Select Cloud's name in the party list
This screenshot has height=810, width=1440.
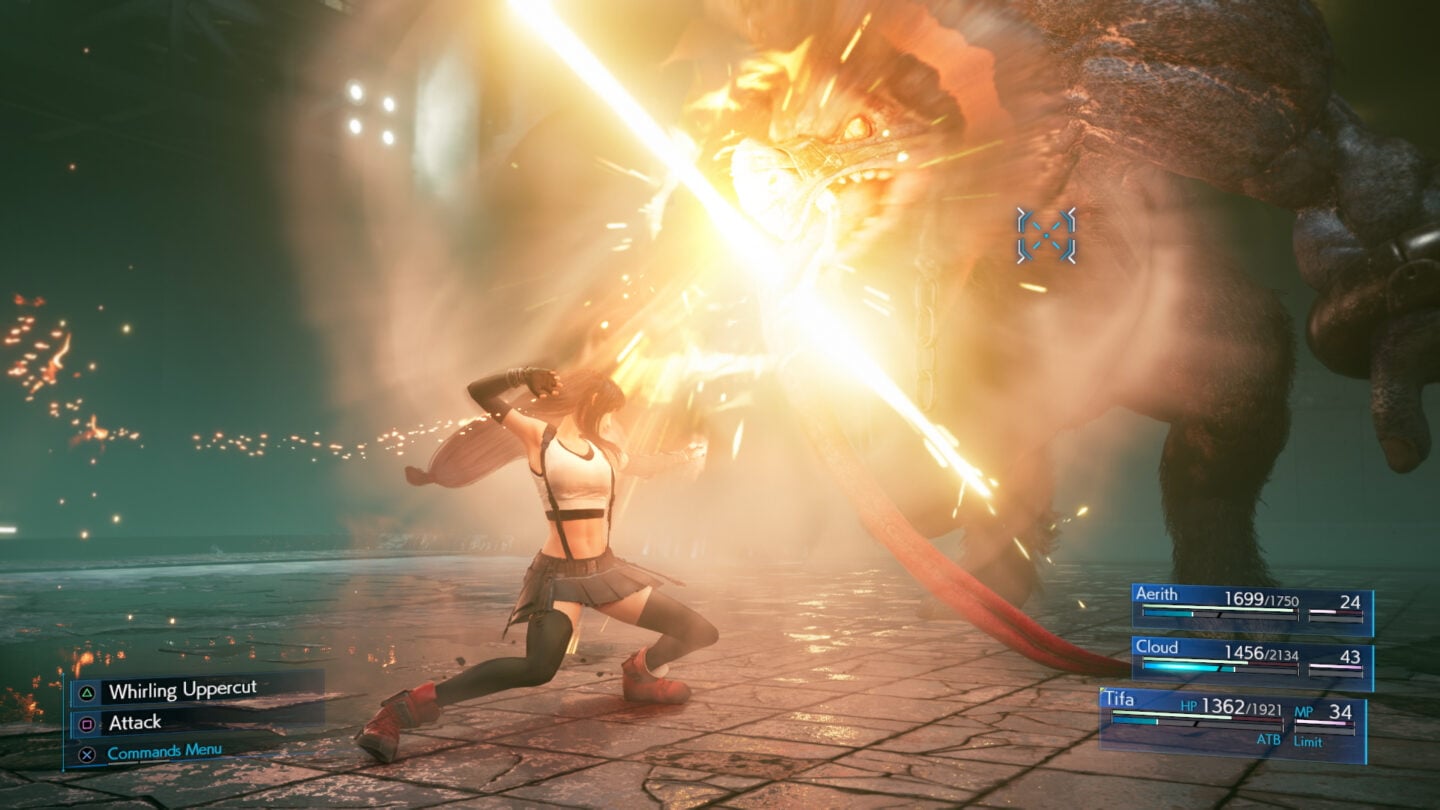coord(1158,649)
